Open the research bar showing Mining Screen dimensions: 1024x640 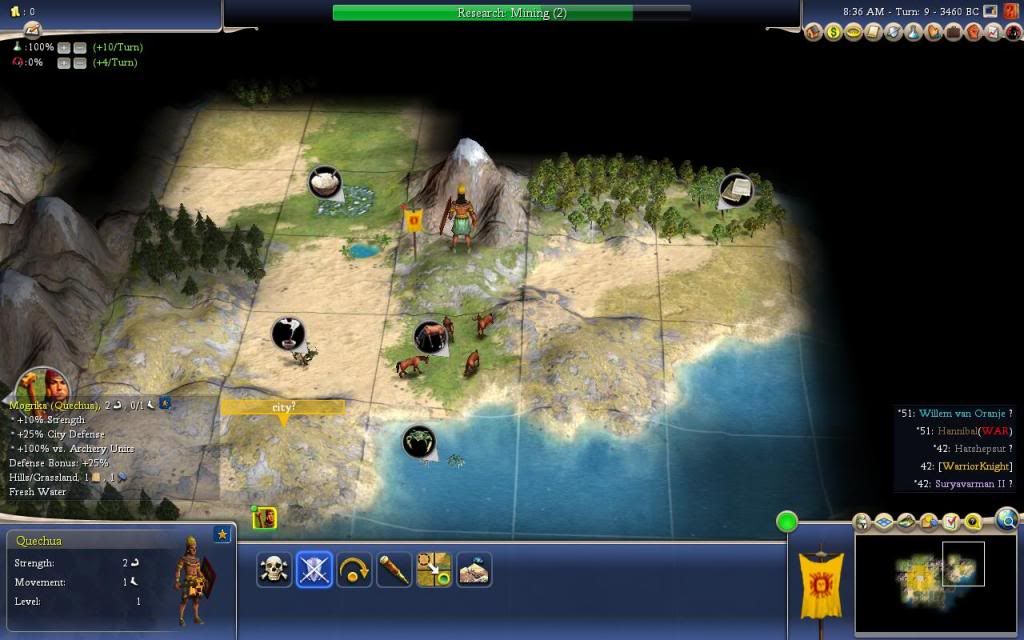tap(511, 13)
